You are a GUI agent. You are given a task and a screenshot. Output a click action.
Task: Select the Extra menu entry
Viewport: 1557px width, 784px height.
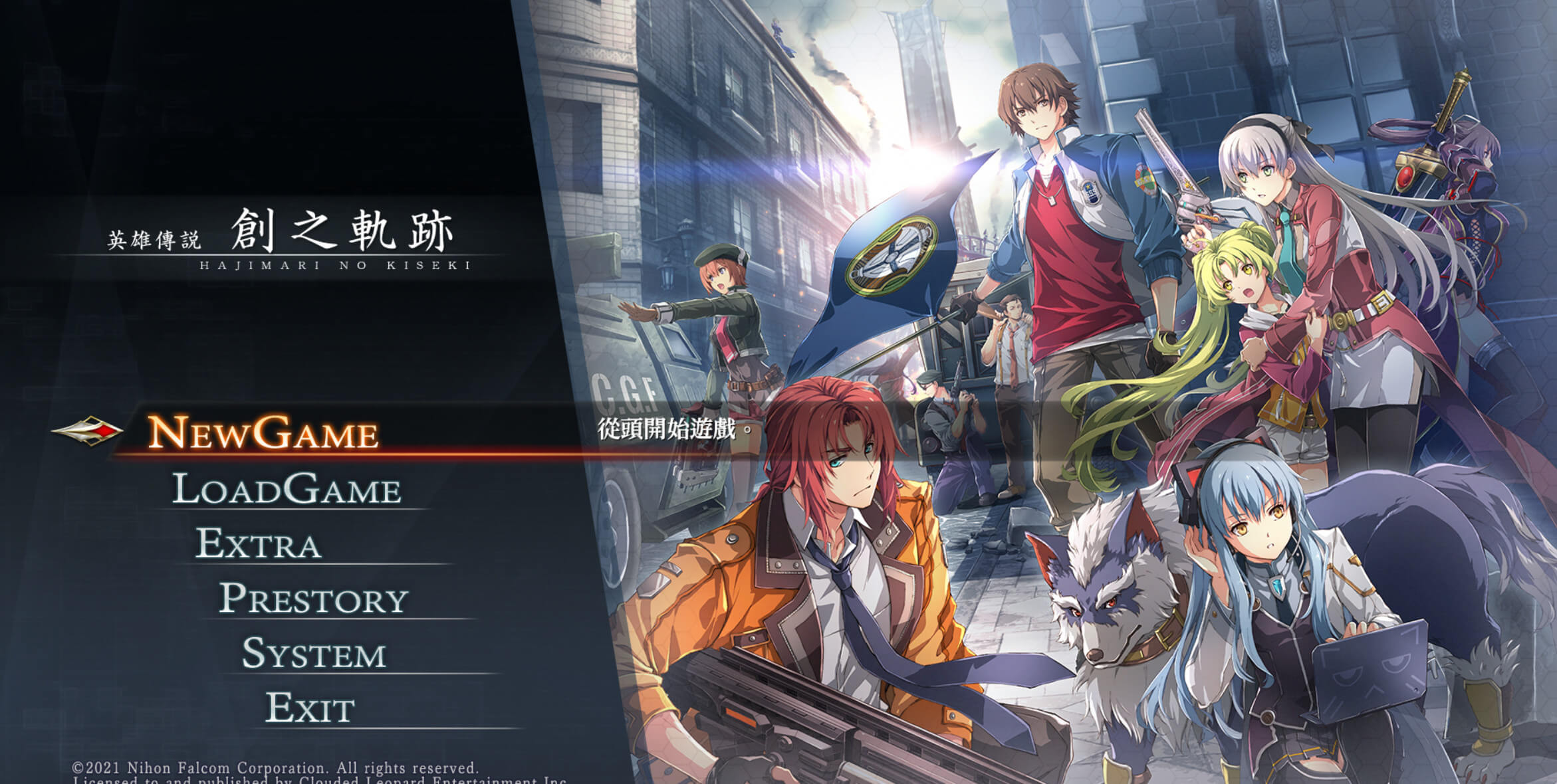point(259,543)
